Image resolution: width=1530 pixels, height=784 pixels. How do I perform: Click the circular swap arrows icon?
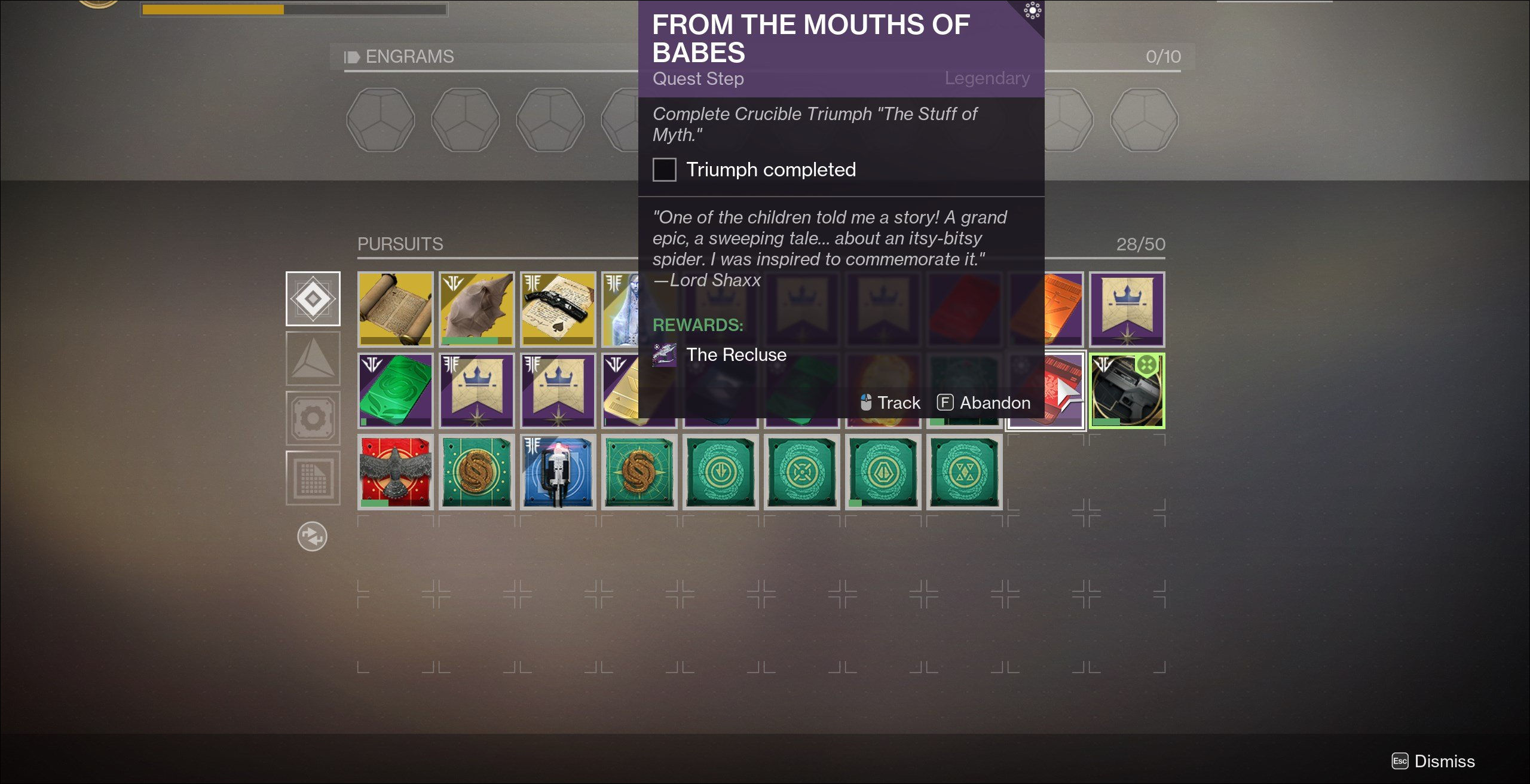pyautogui.click(x=312, y=536)
